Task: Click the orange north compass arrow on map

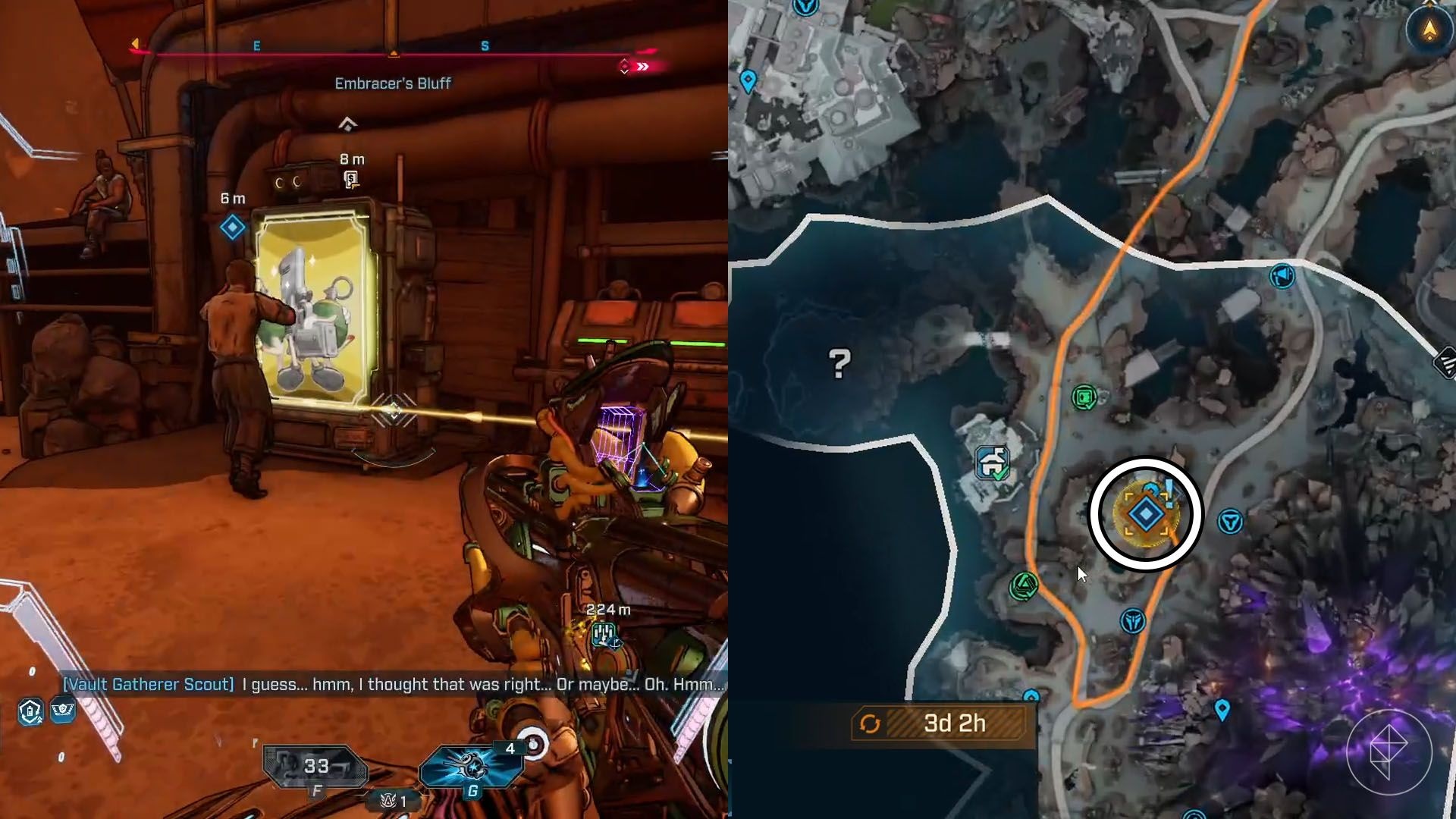Action: (1429, 30)
